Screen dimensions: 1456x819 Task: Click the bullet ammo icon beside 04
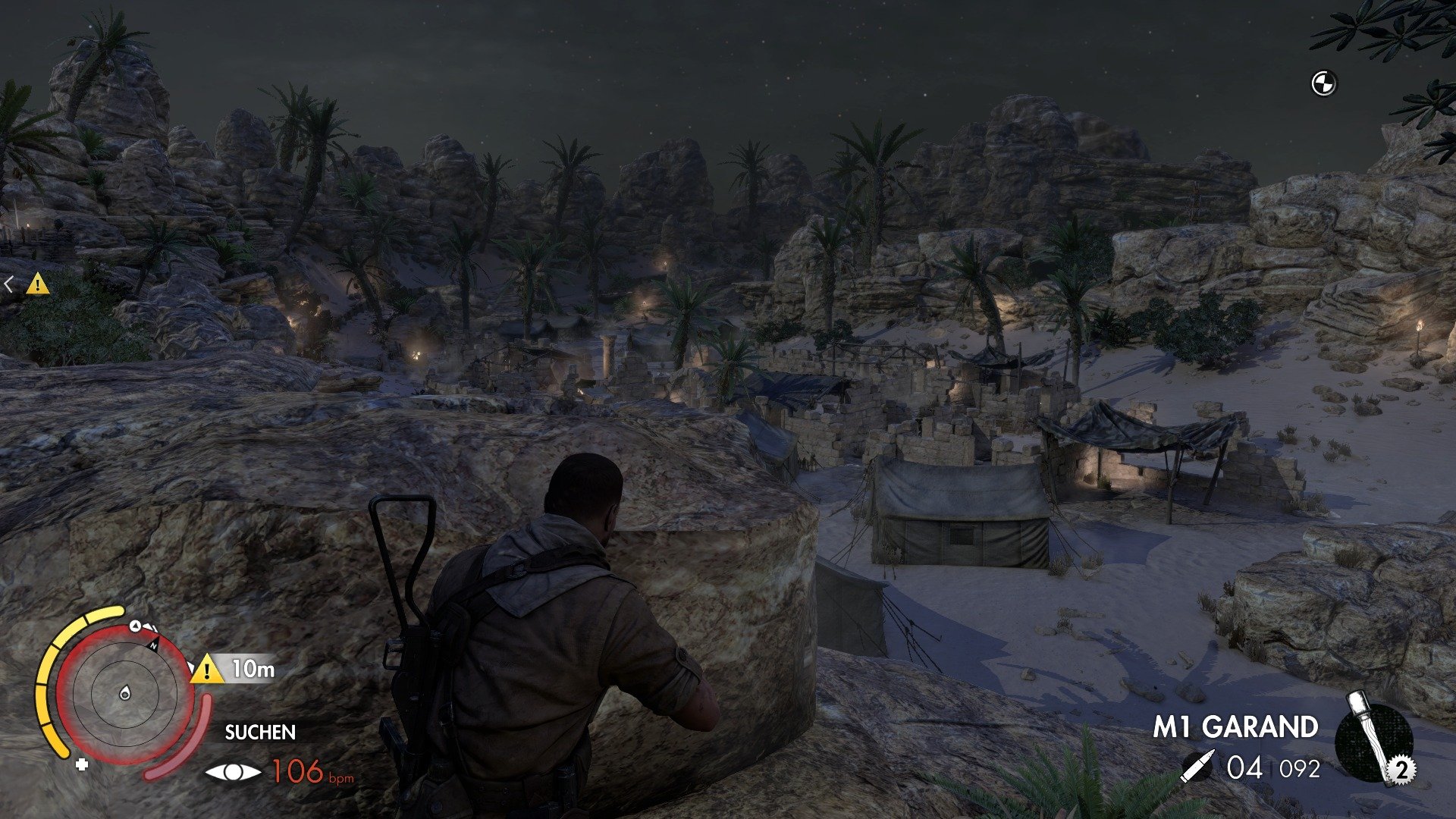pyautogui.click(x=1198, y=764)
